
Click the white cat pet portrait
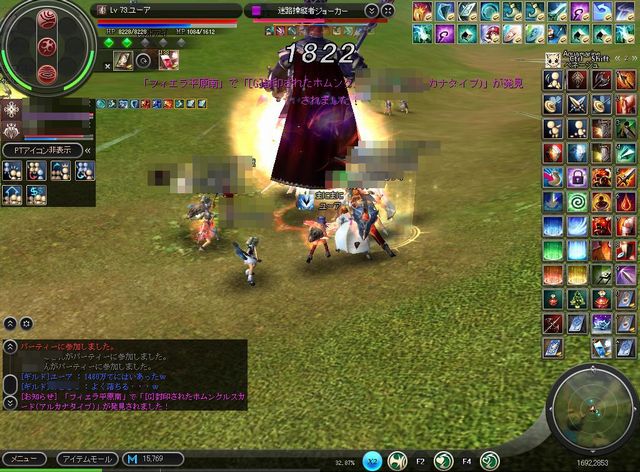[x=551, y=58]
